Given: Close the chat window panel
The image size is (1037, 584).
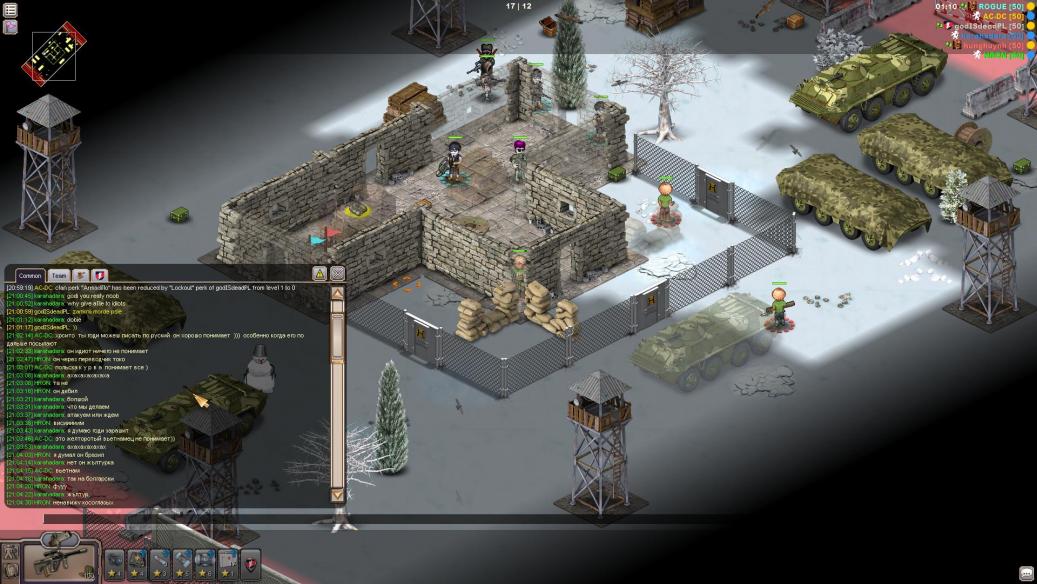Looking at the screenshot, I should [338, 274].
